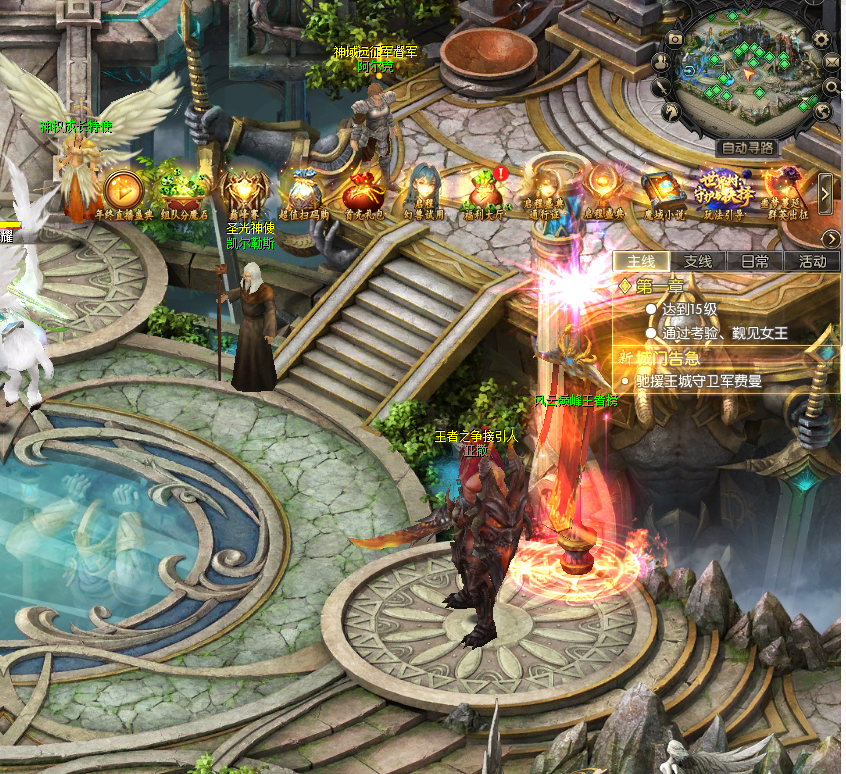Click the sword icon beside the minimap

[x=659, y=88]
